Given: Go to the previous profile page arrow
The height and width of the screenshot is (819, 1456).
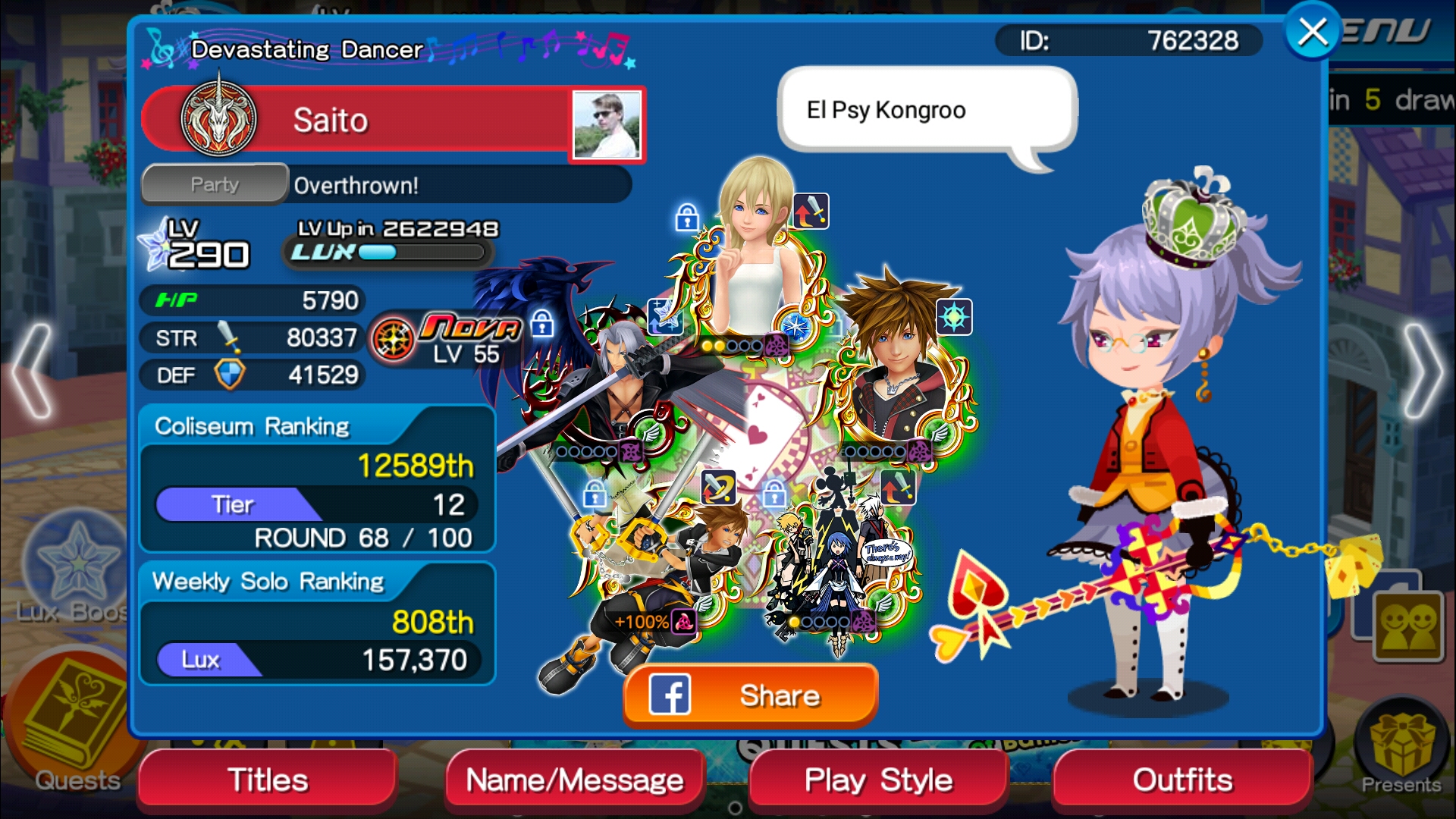Looking at the screenshot, I should [x=30, y=371].
